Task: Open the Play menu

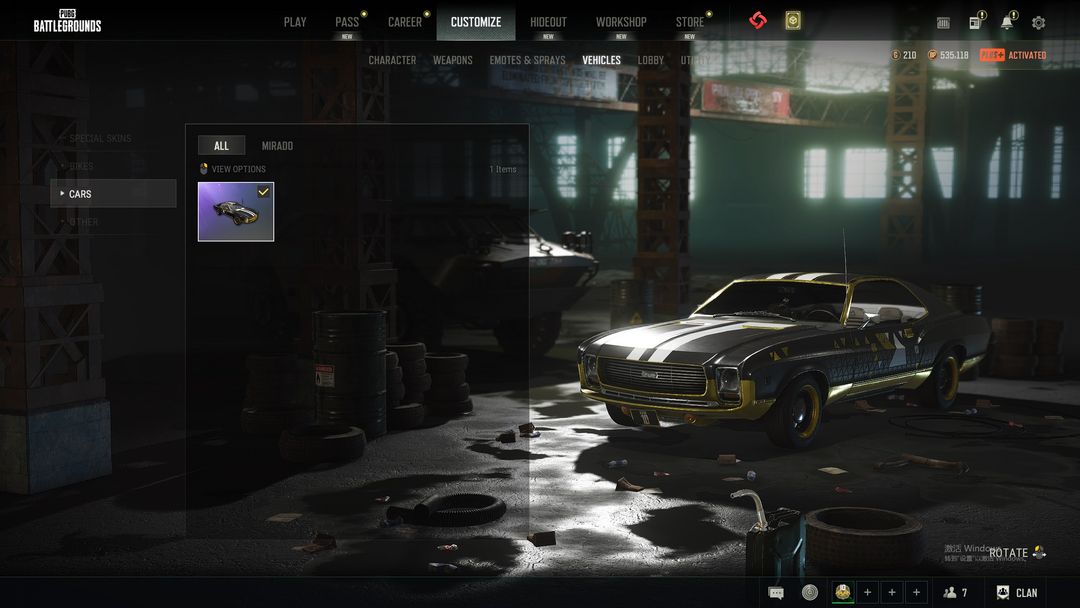Action: pyautogui.click(x=295, y=22)
